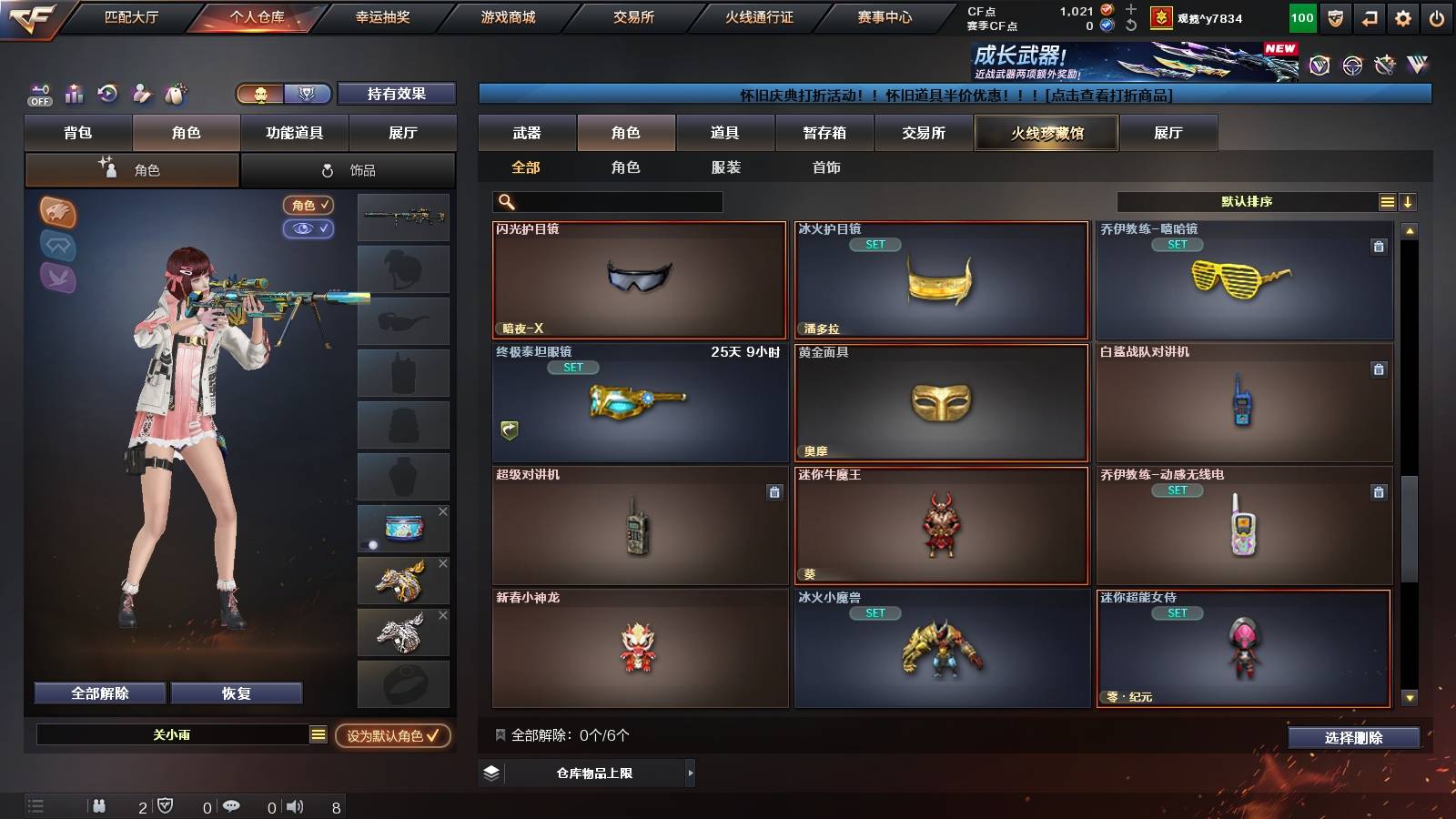The width and height of the screenshot is (1456, 819).
Task: Click the pet egg icon in top-left toolbar
Action: (175, 93)
